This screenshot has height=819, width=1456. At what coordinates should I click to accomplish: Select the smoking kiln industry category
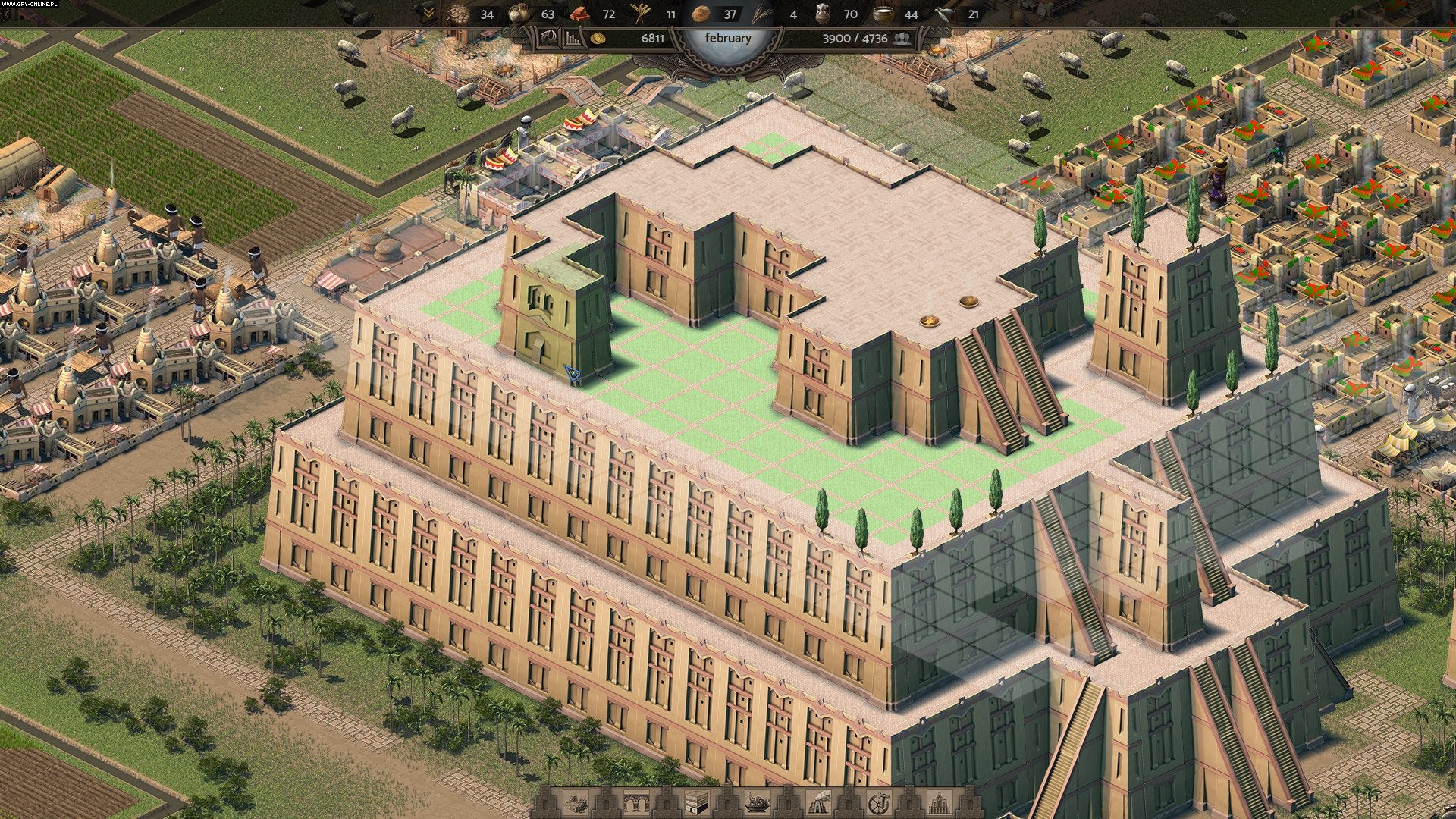(820, 803)
